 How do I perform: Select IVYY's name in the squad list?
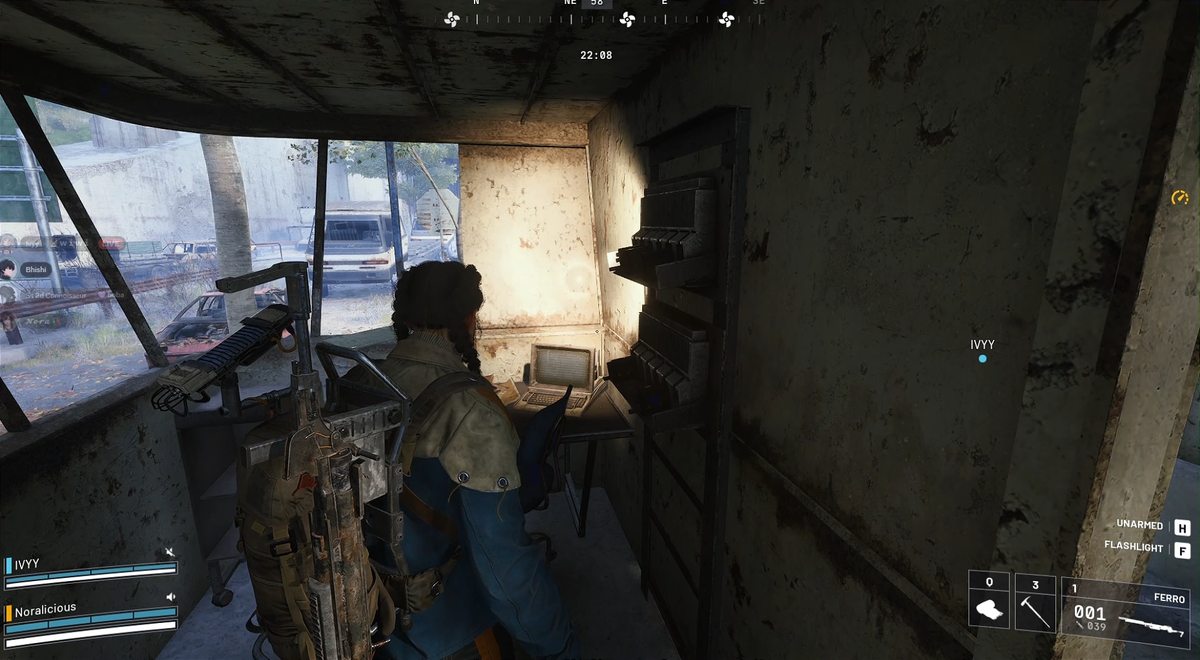27,565
